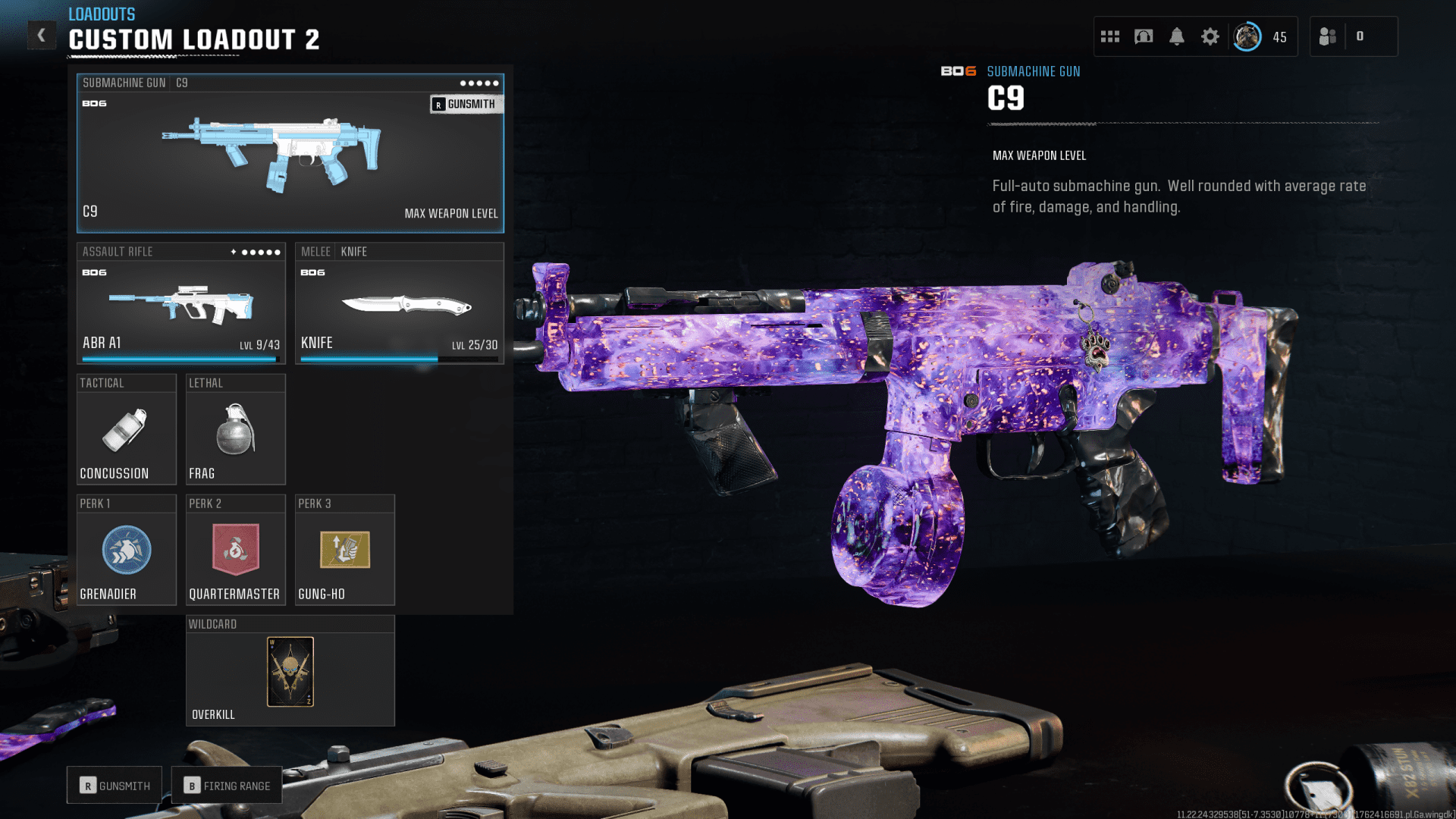Open the headset icon in top bar
The image size is (1456, 819).
pos(1144,36)
